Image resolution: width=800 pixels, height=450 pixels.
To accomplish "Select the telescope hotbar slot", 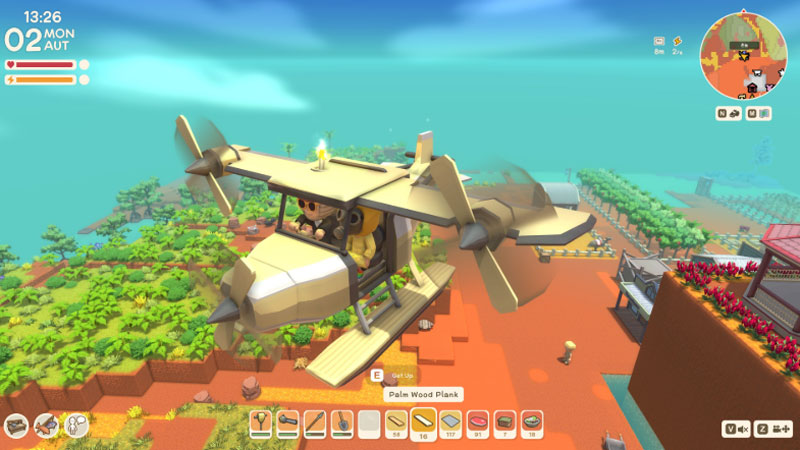I will 288,422.
